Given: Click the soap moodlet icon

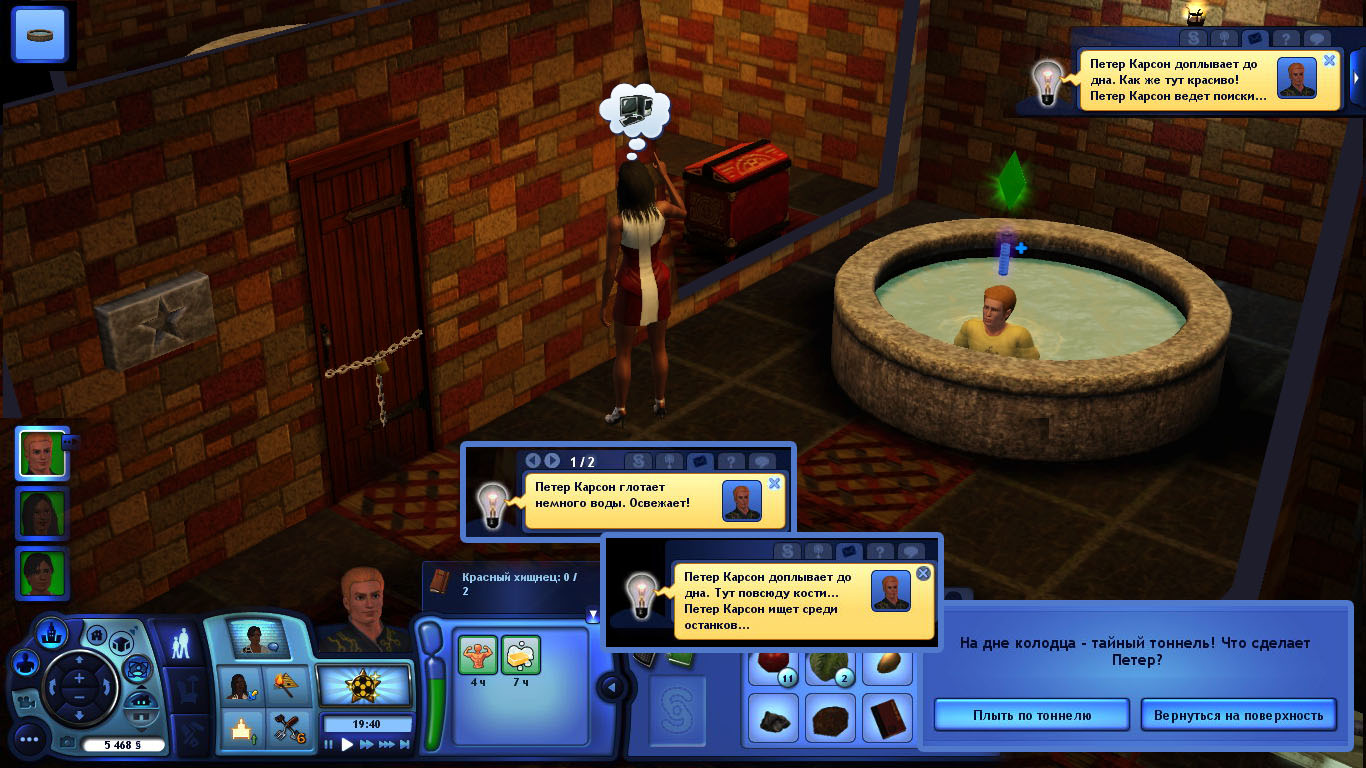Looking at the screenshot, I should click(521, 655).
